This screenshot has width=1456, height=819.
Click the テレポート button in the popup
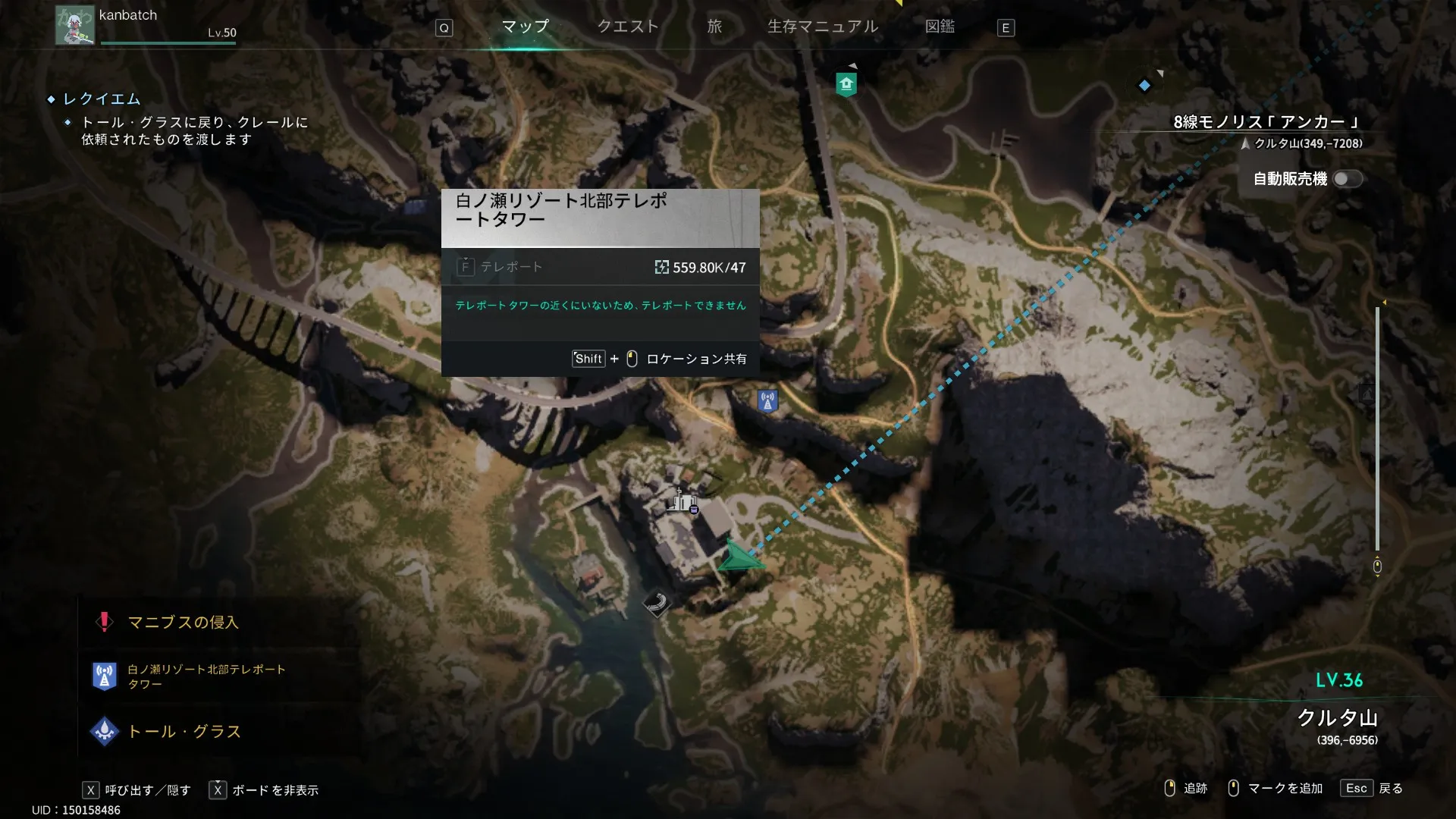tap(501, 267)
